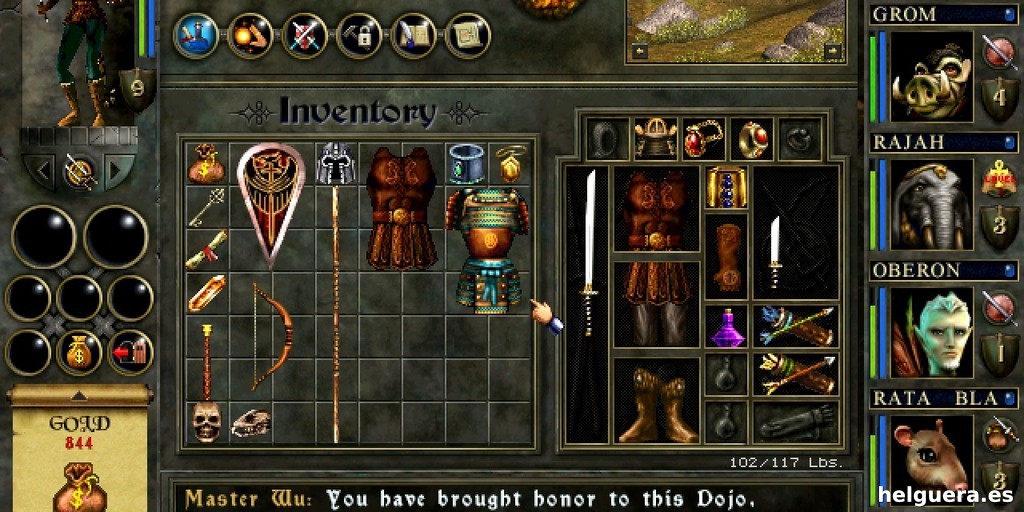Click the exit door button with red arrow
Image resolution: width=1024 pixels, height=512 pixels.
coord(130,352)
